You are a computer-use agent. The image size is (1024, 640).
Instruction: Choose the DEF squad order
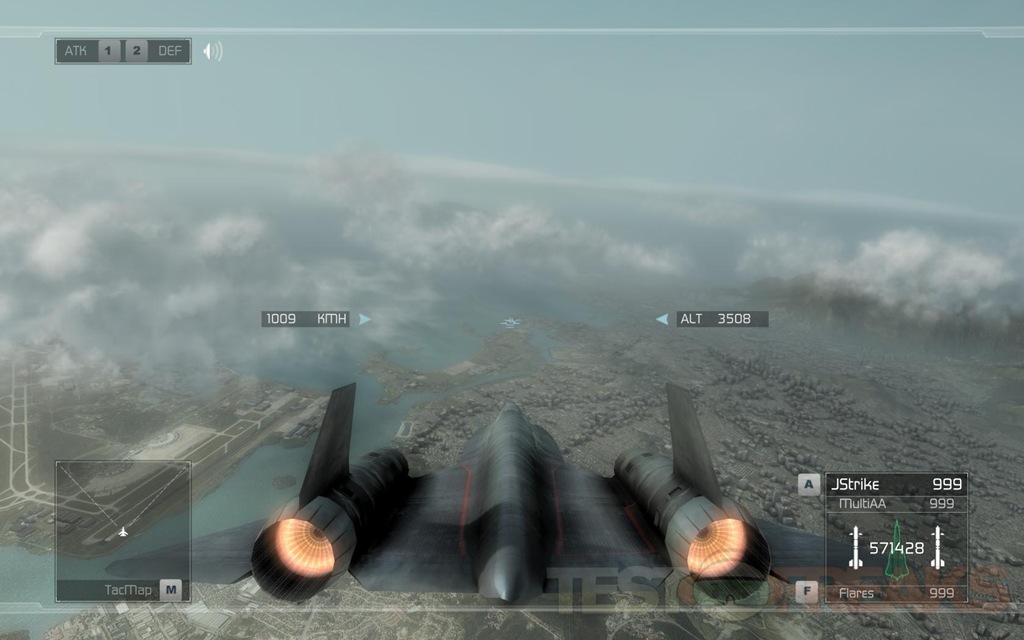(171, 51)
